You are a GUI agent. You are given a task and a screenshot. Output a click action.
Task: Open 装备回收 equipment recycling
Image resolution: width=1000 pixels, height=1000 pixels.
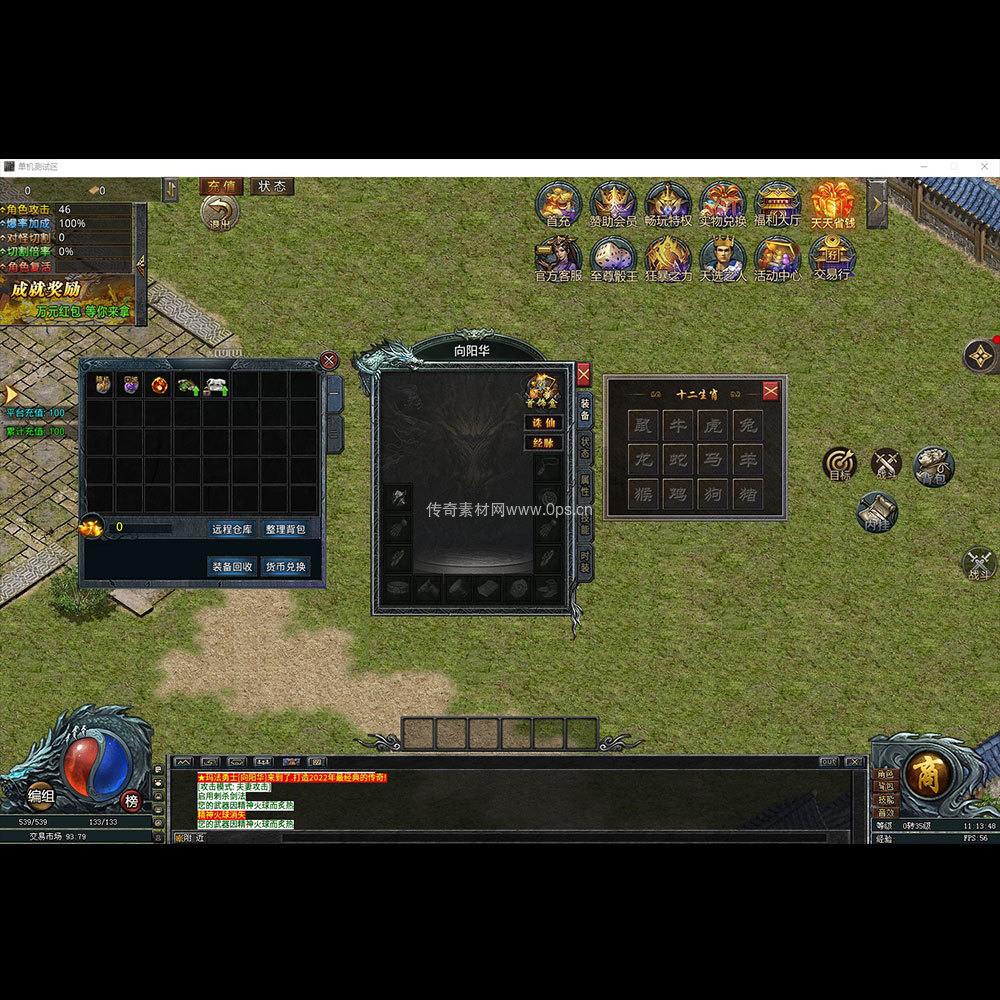click(x=232, y=566)
